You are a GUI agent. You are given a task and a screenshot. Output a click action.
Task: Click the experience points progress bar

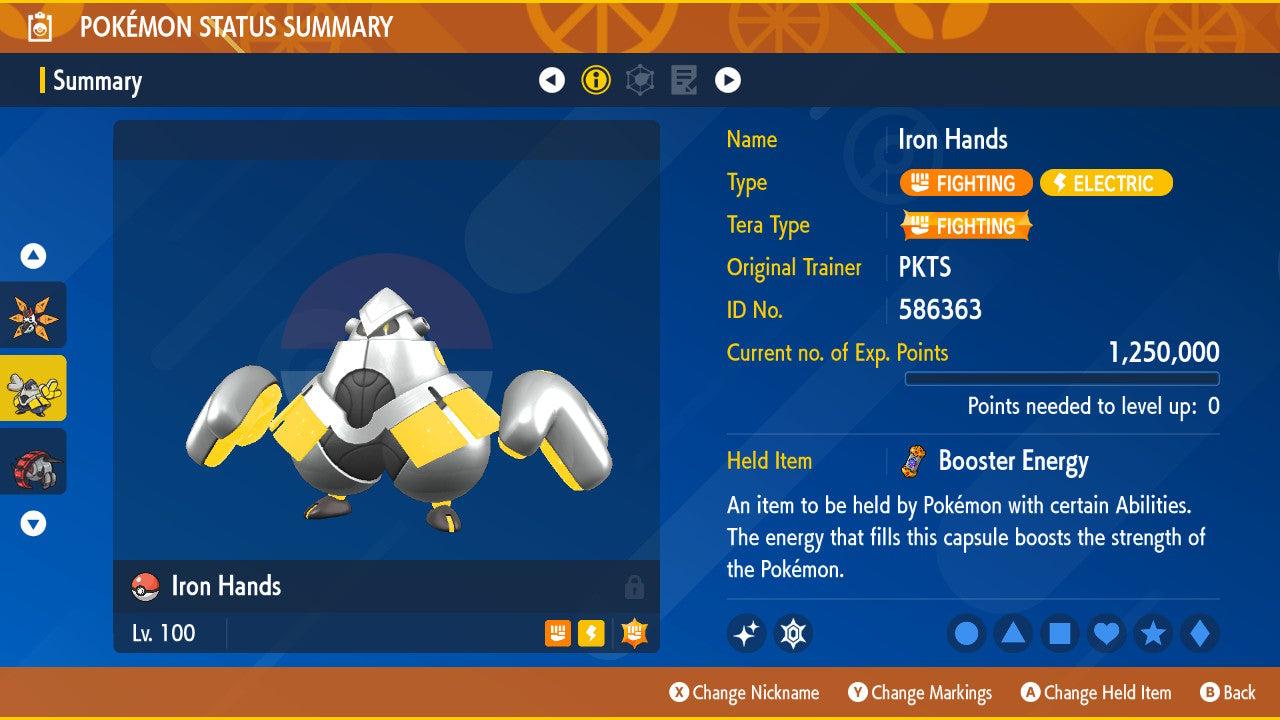pos(1062,379)
